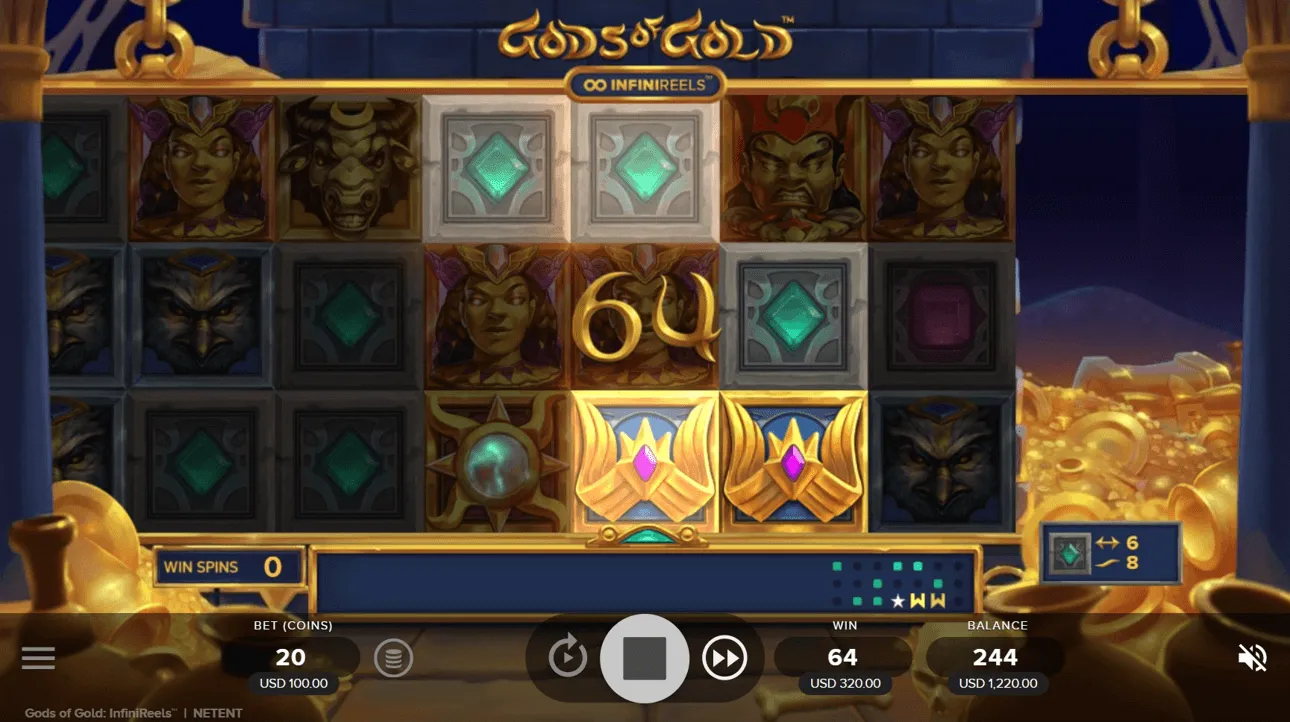Click the WIN SPINS counter
1290x722 pixels.
[x=228, y=566]
